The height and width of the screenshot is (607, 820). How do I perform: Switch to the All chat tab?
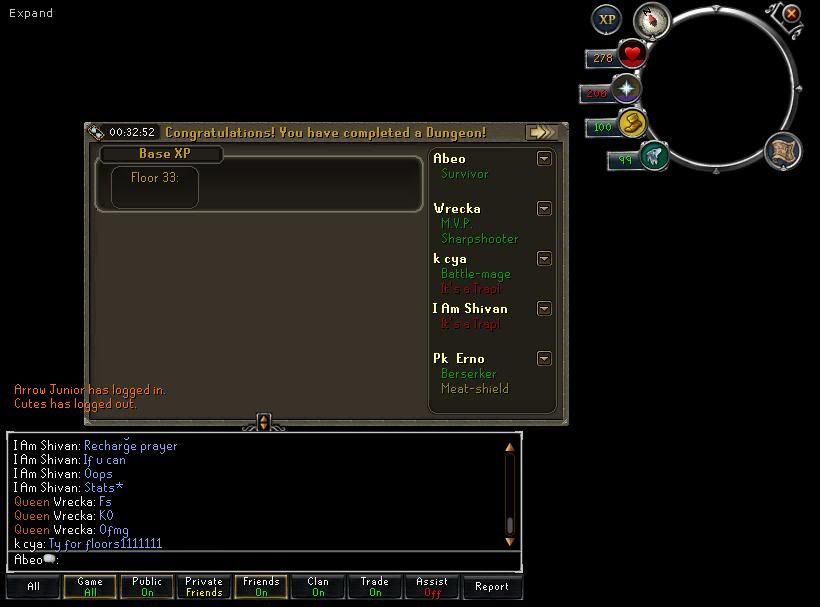point(33,587)
